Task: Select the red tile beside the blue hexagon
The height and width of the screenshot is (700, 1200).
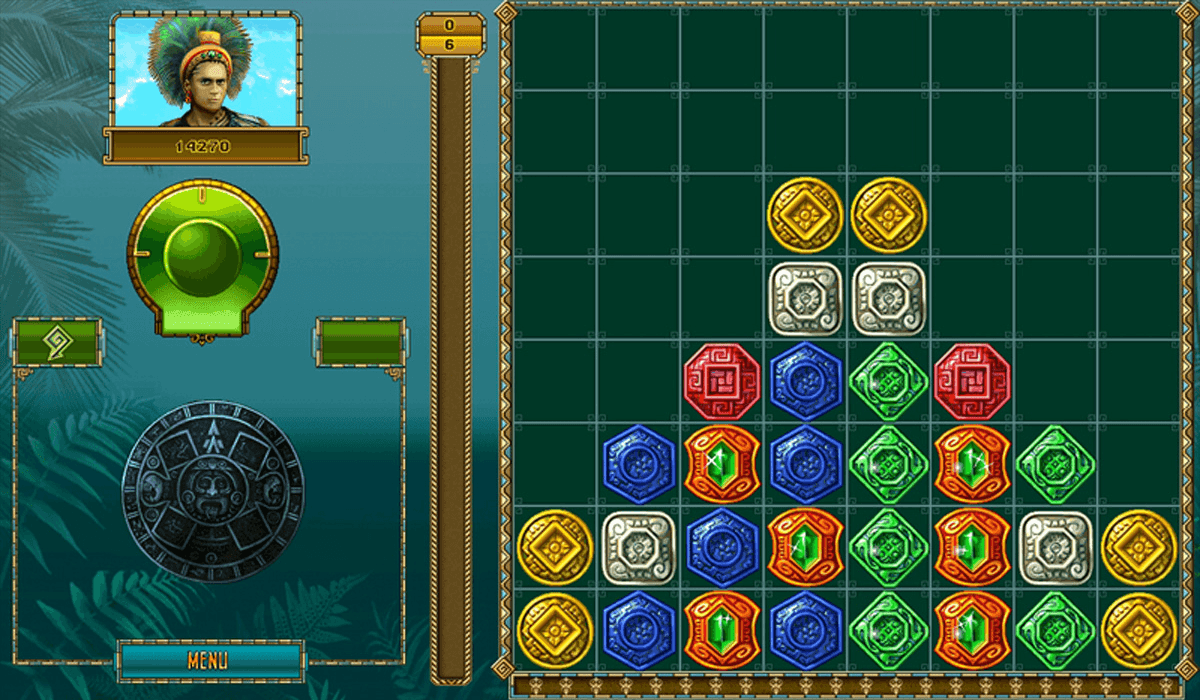Action: tap(722, 381)
